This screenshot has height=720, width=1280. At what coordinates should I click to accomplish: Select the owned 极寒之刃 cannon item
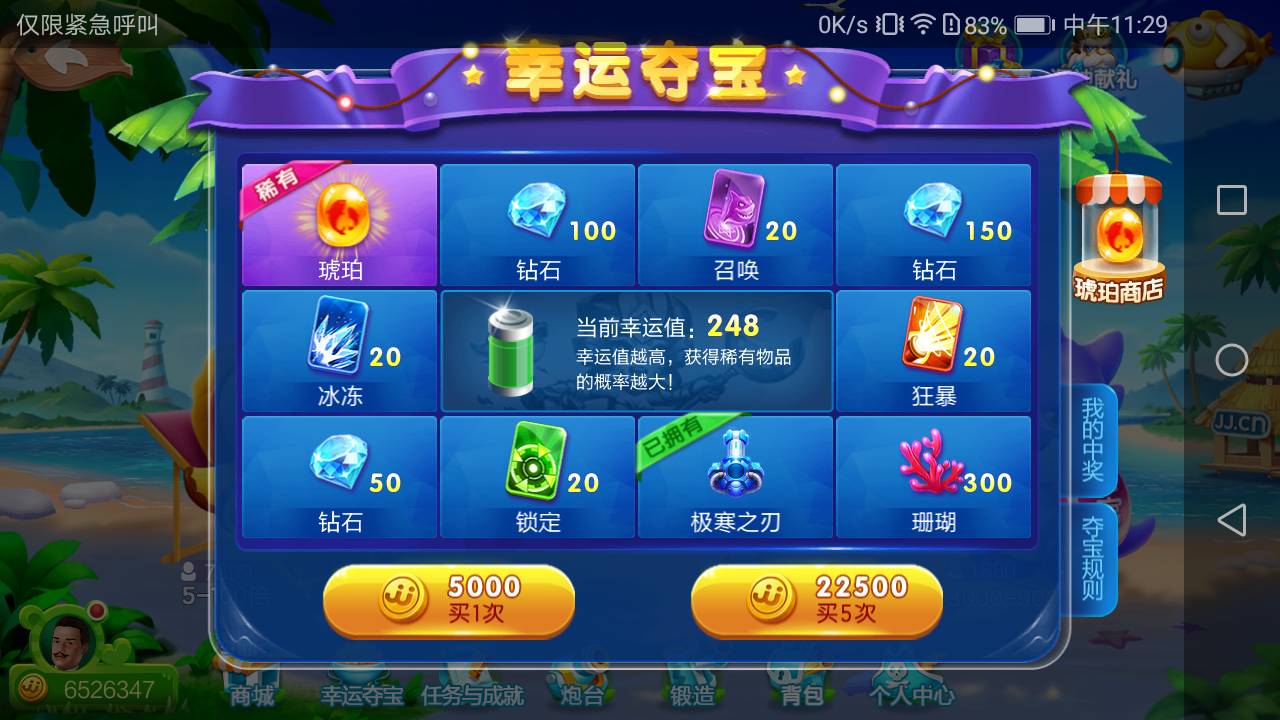tap(735, 475)
